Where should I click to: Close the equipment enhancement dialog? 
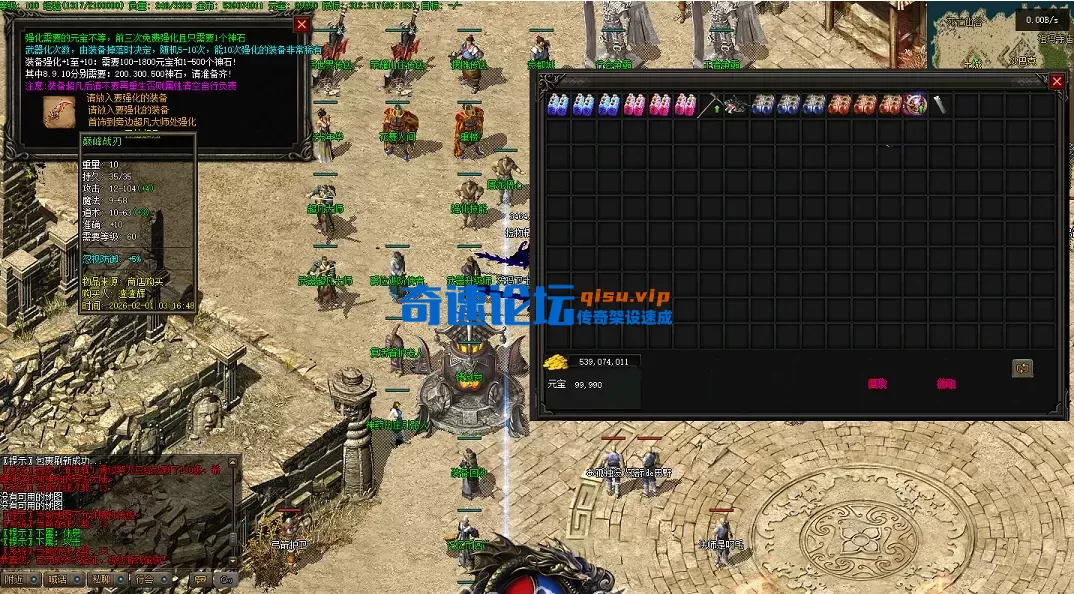(302, 24)
